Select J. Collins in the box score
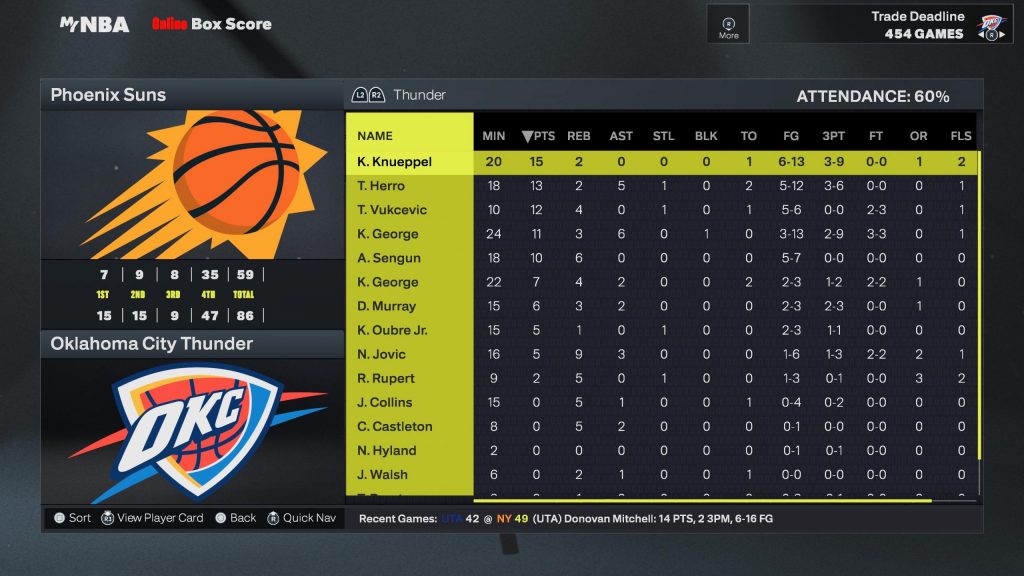The height and width of the screenshot is (576, 1024). pyautogui.click(x=385, y=402)
